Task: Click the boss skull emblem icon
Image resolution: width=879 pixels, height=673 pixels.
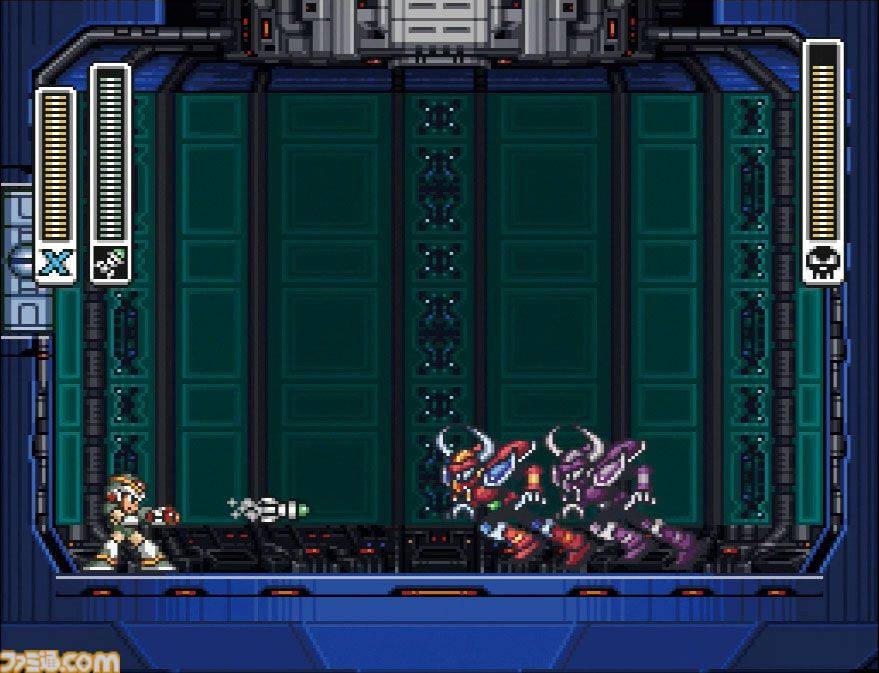Action: (822, 264)
